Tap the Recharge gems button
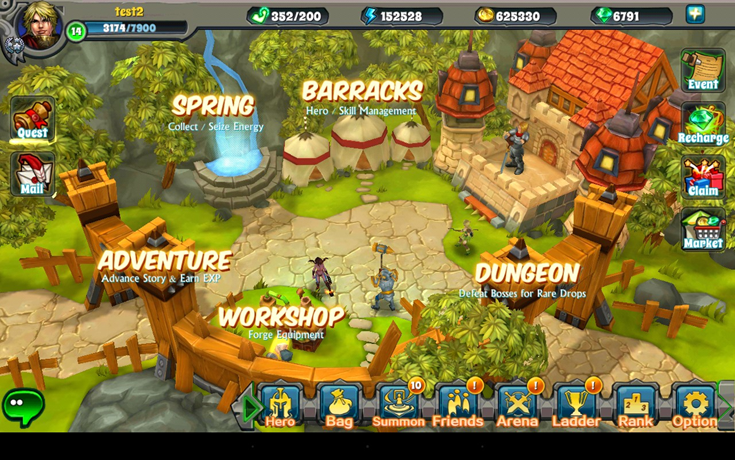Image resolution: width=735 pixels, height=460 pixels. 703,125
